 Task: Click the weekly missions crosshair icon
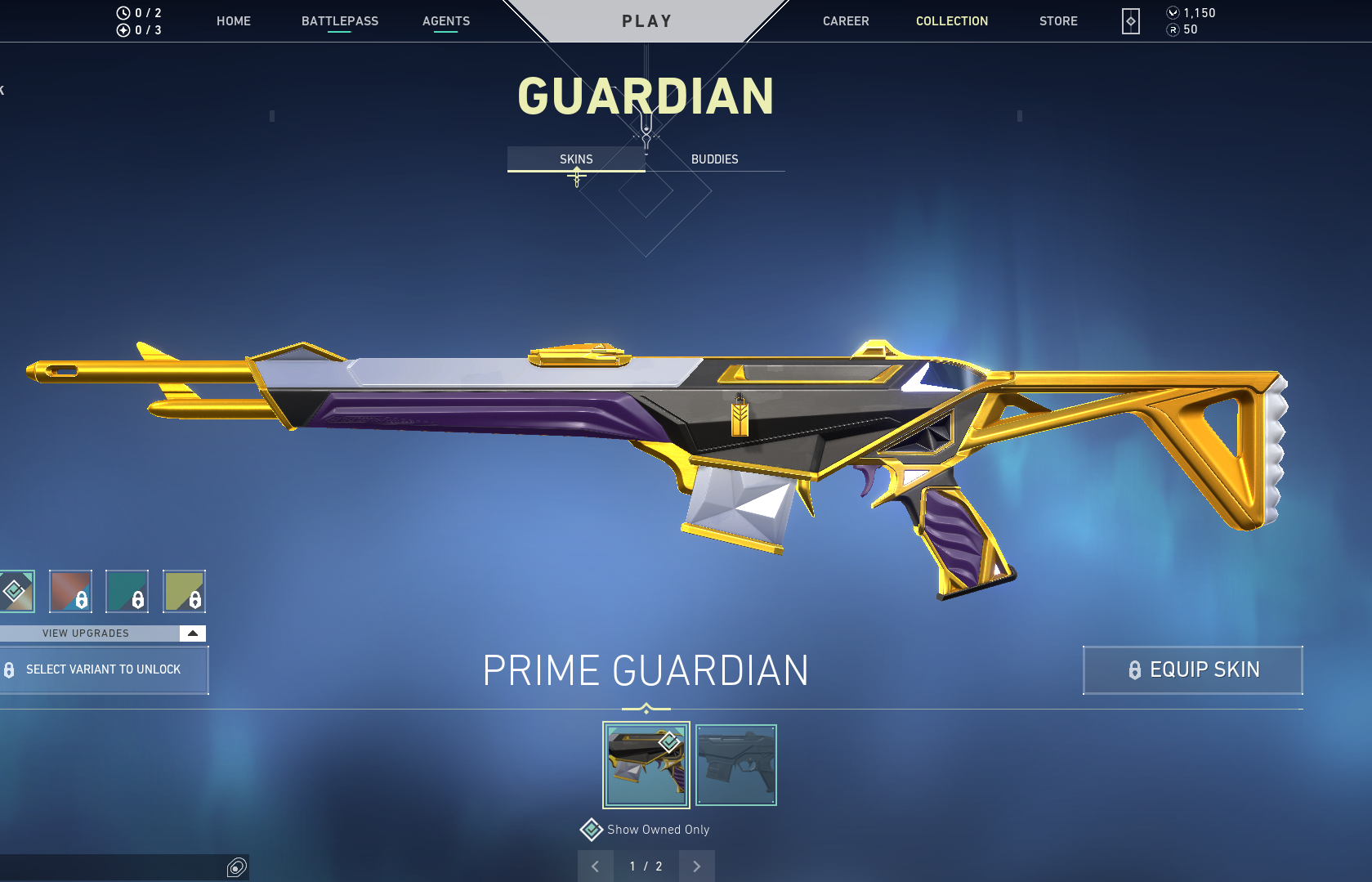click(123, 29)
